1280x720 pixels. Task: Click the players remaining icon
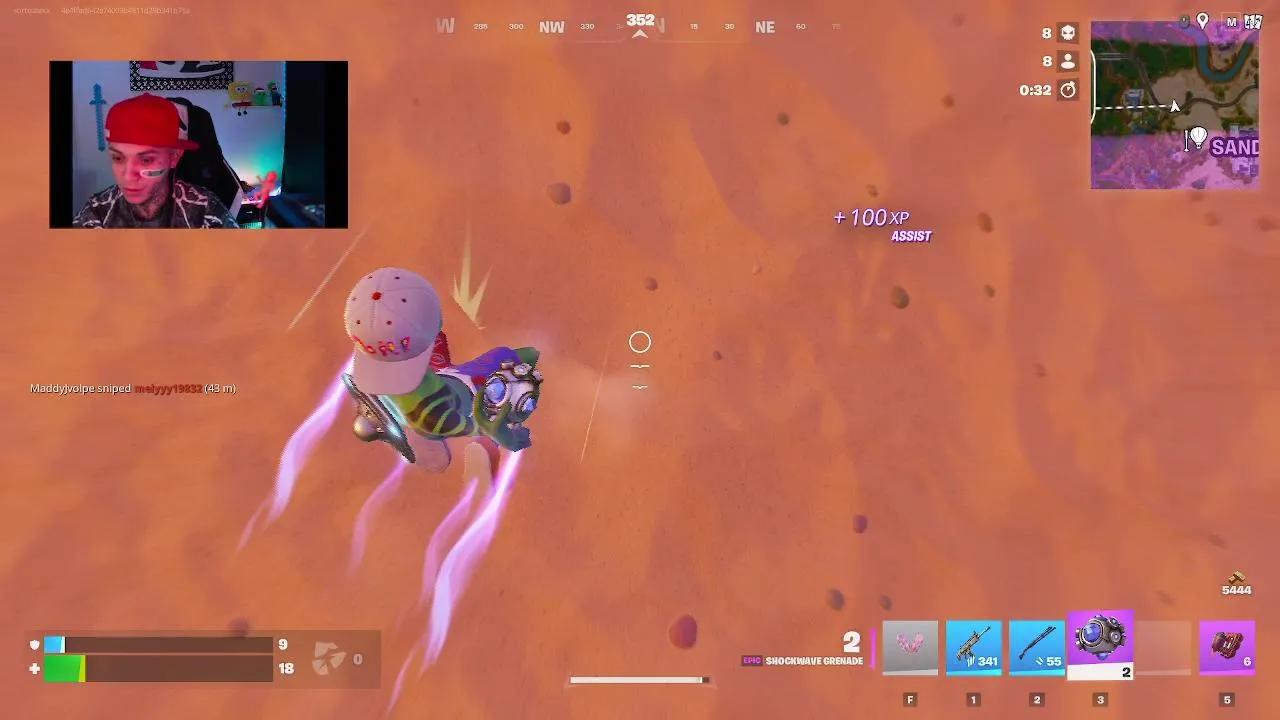pos(1066,61)
